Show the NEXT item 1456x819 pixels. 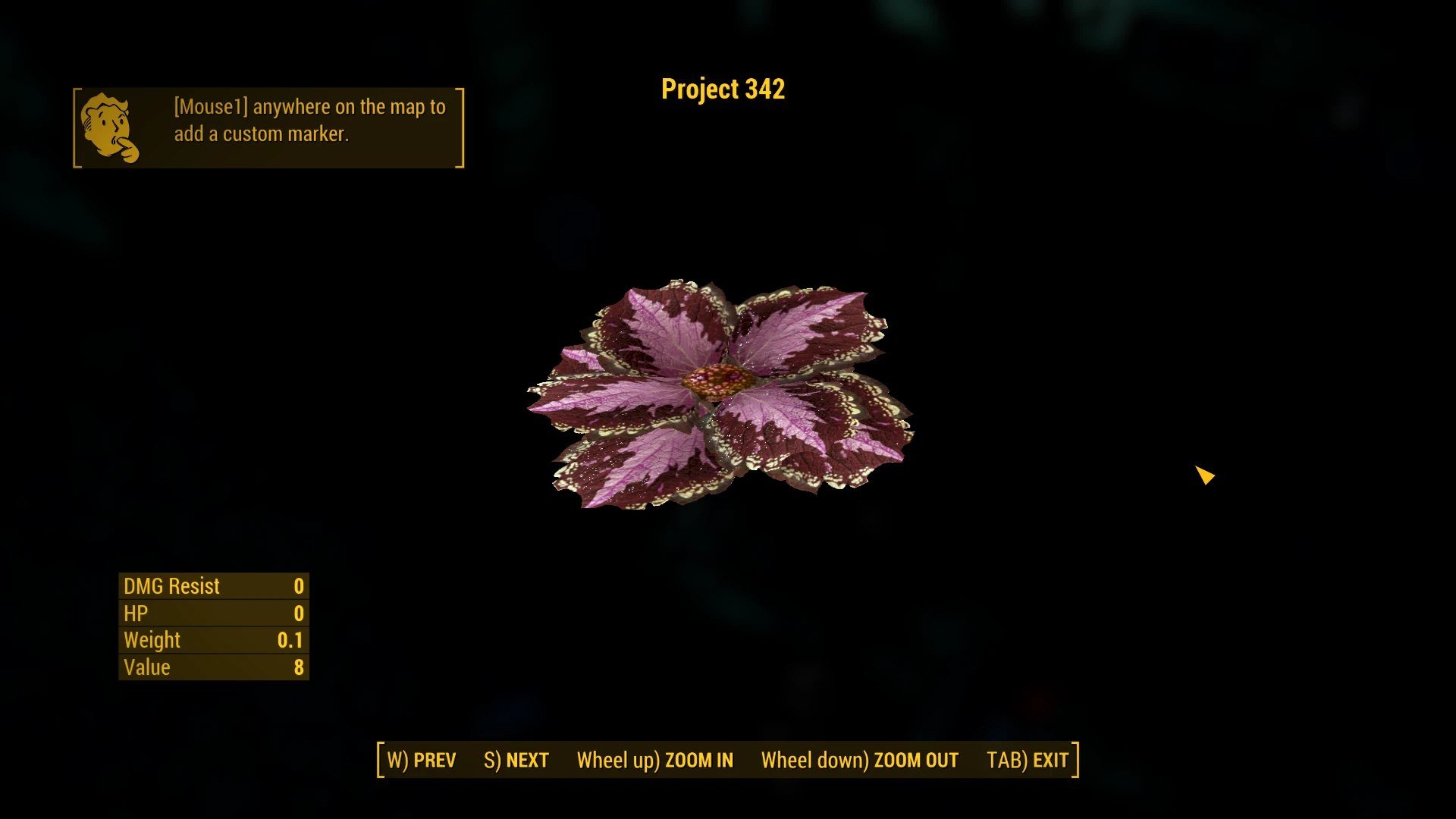click(516, 760)
